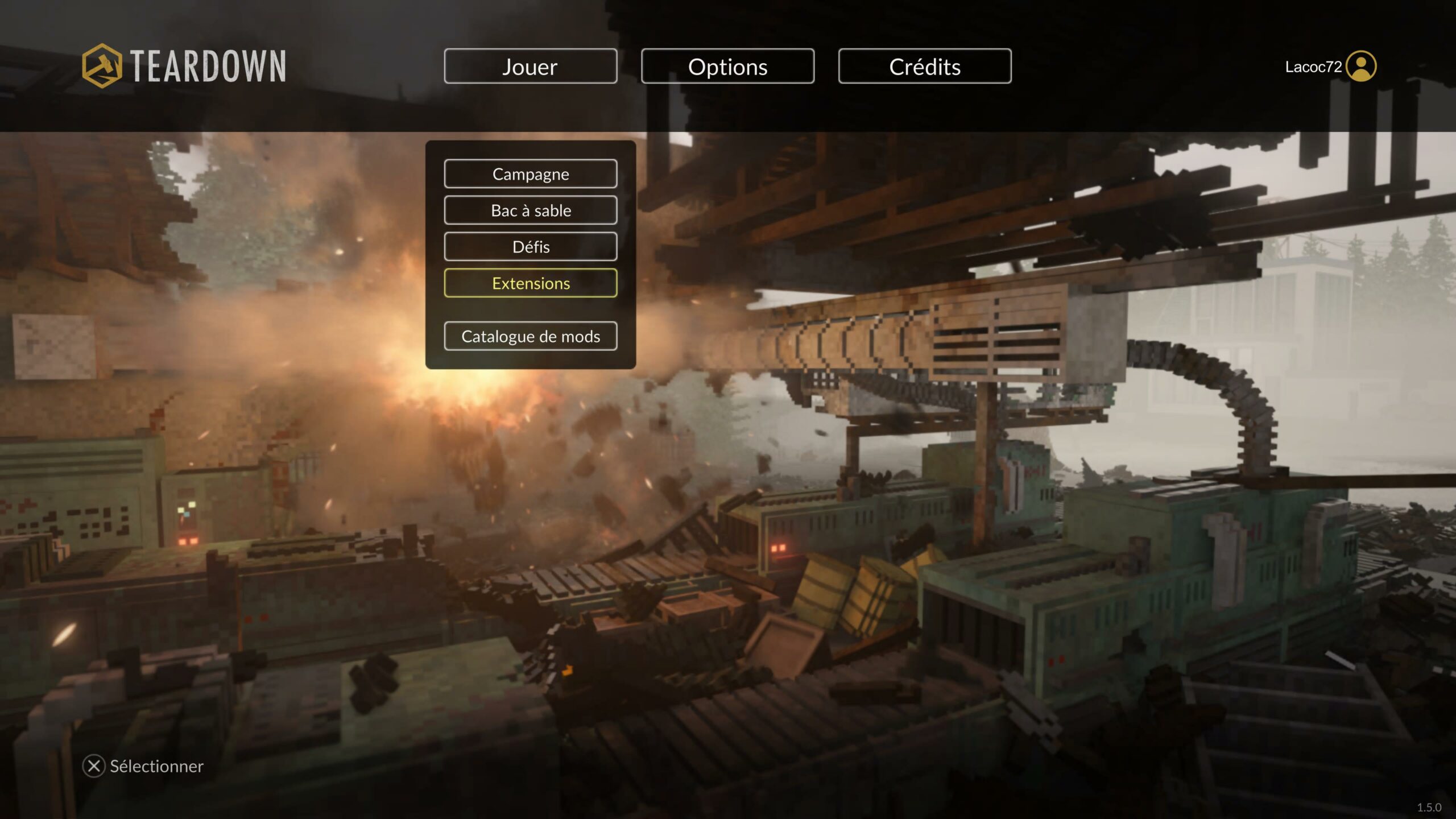Open the highlighted Extensions entry

coord(530,283)
